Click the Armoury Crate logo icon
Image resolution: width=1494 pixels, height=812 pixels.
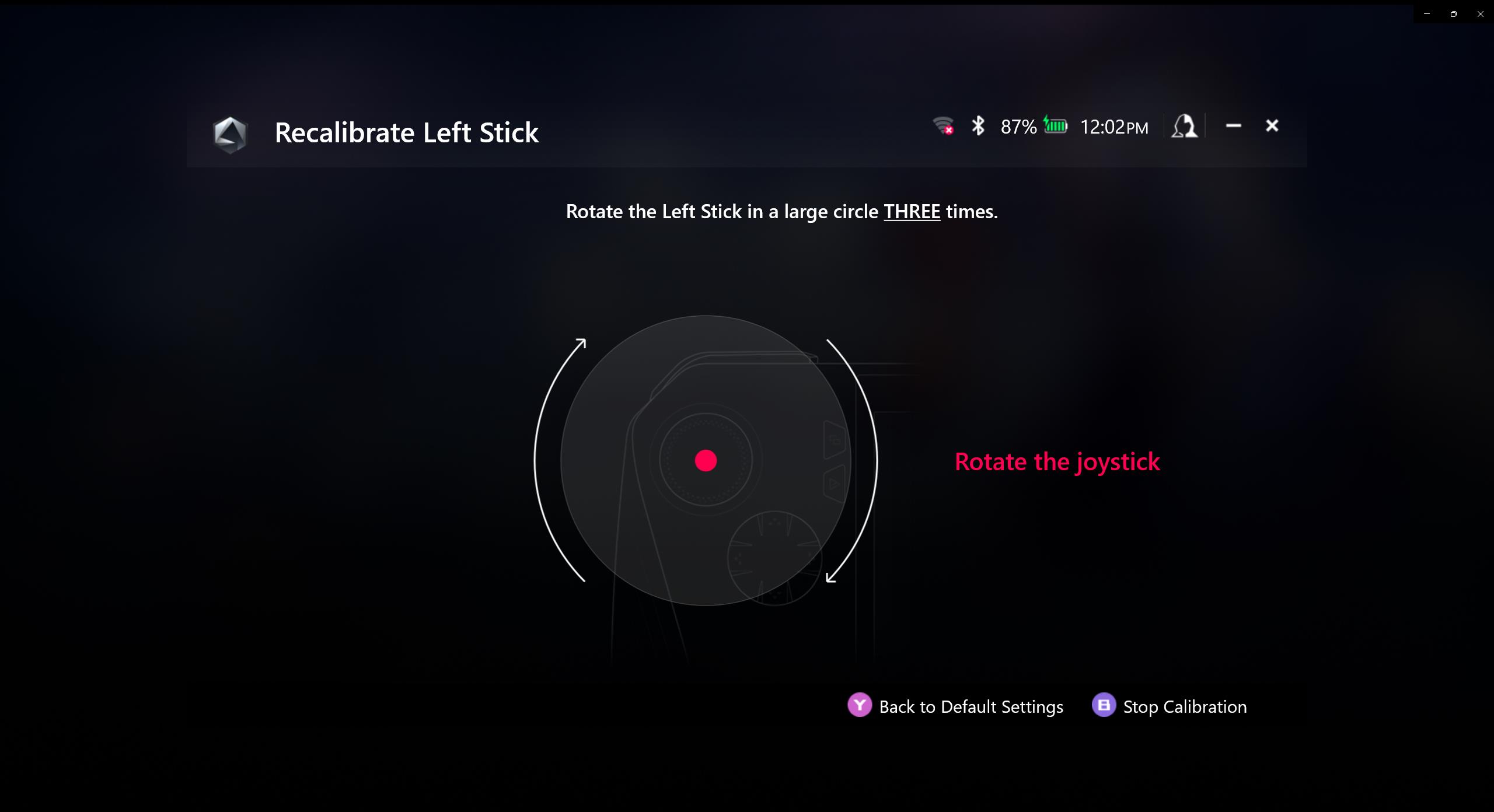230,134
